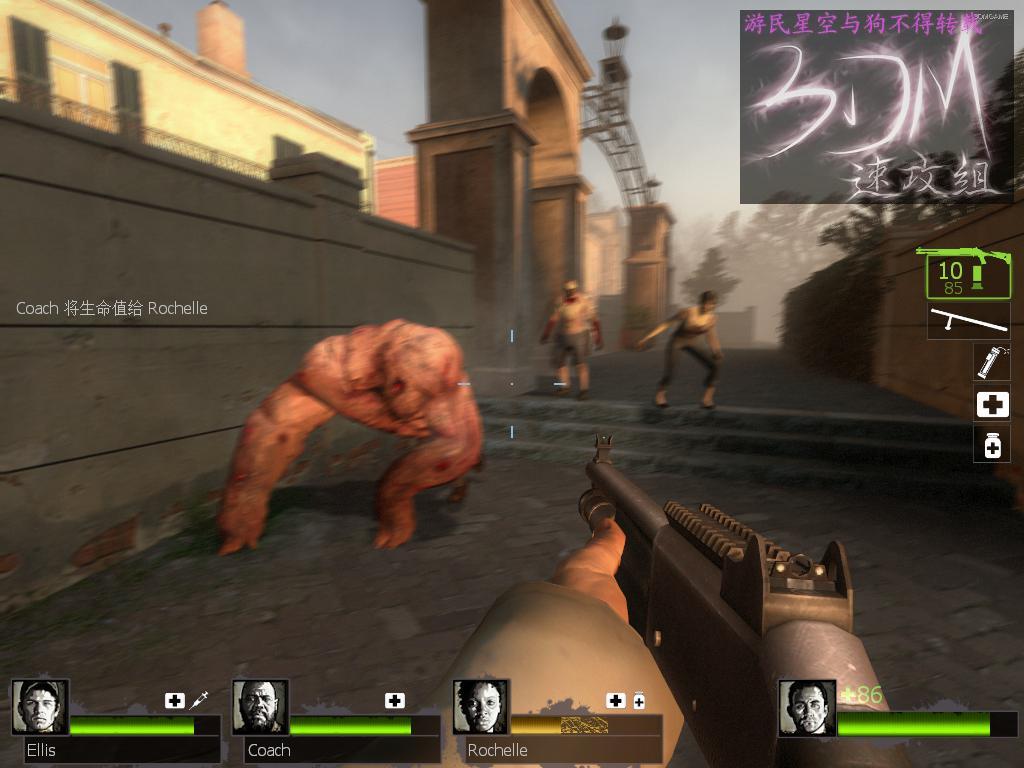Viewport: 1024px width, 768px height.
Task: Click Ellis's teammate portrait
Action: (x=40, y=707)
